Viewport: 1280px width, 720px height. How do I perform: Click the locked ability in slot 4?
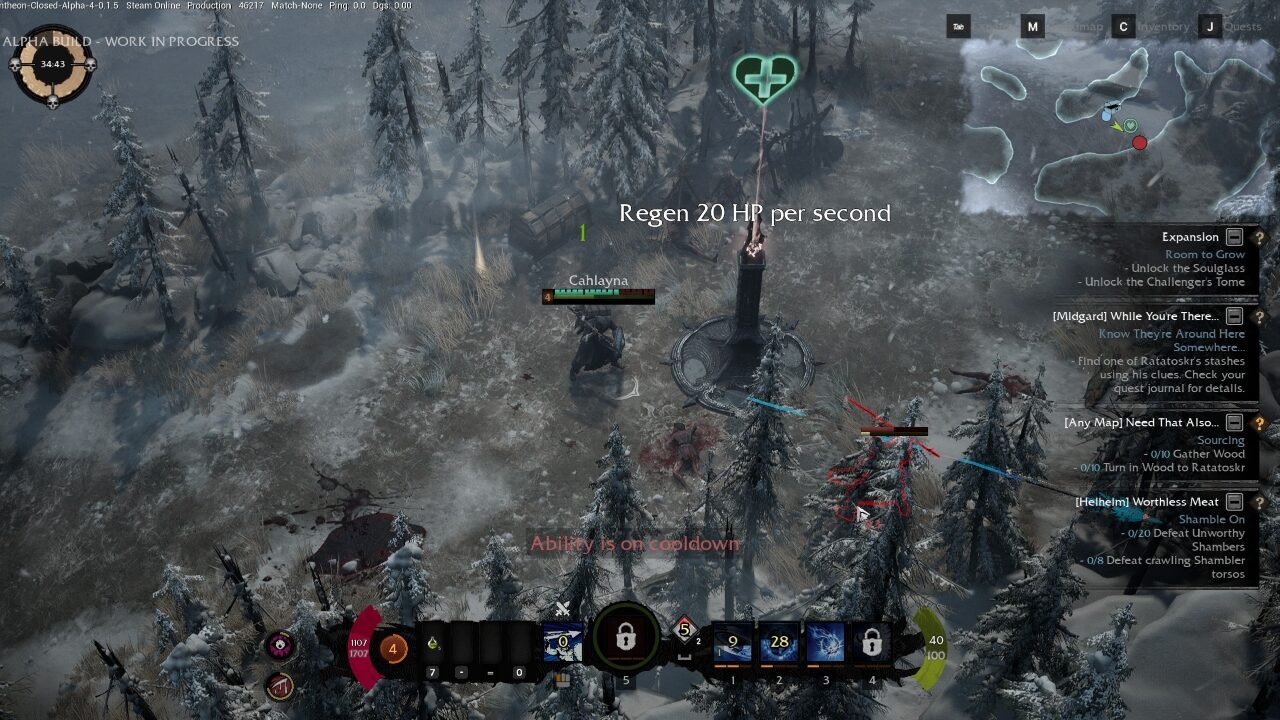click(870, 643)
